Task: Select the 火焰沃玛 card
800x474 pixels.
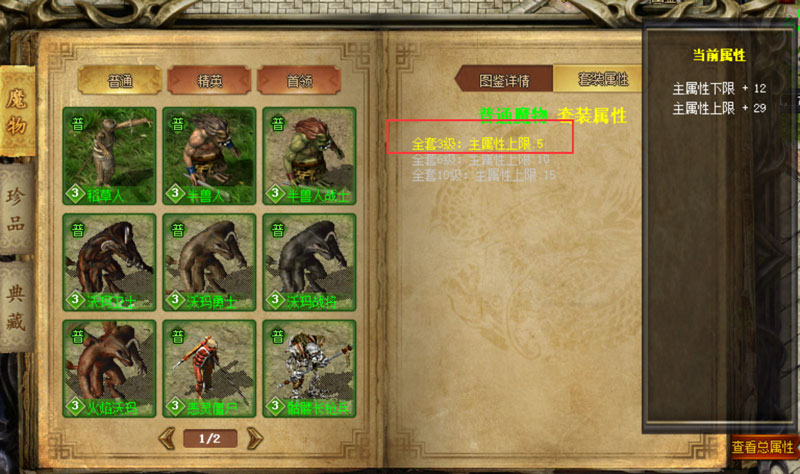Action: click(109, 367)
